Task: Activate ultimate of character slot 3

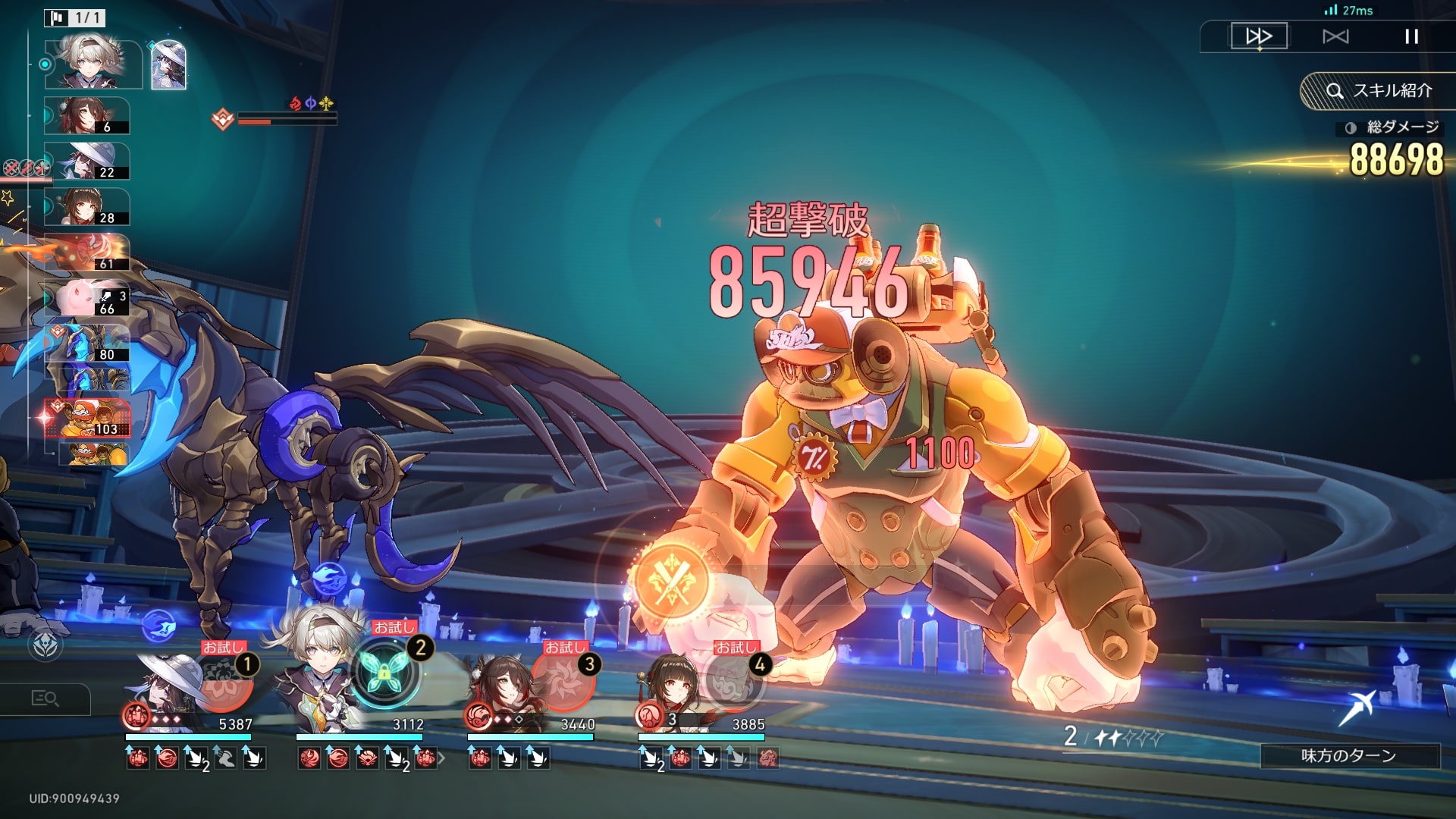Action: 563,679
